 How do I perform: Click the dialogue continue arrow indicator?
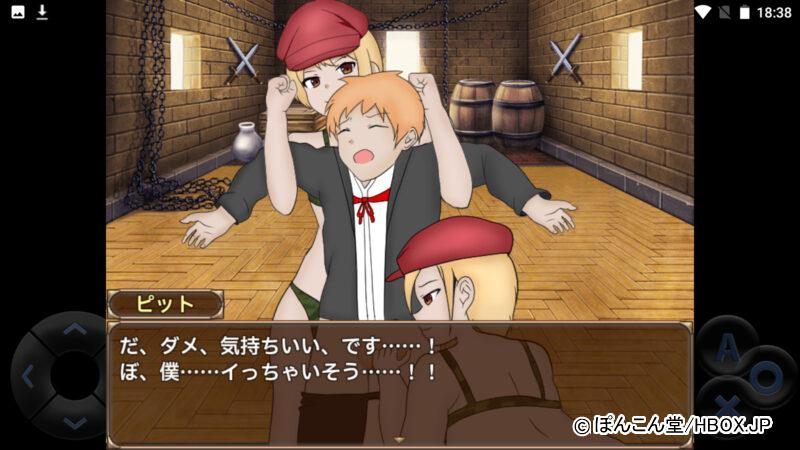400,439
